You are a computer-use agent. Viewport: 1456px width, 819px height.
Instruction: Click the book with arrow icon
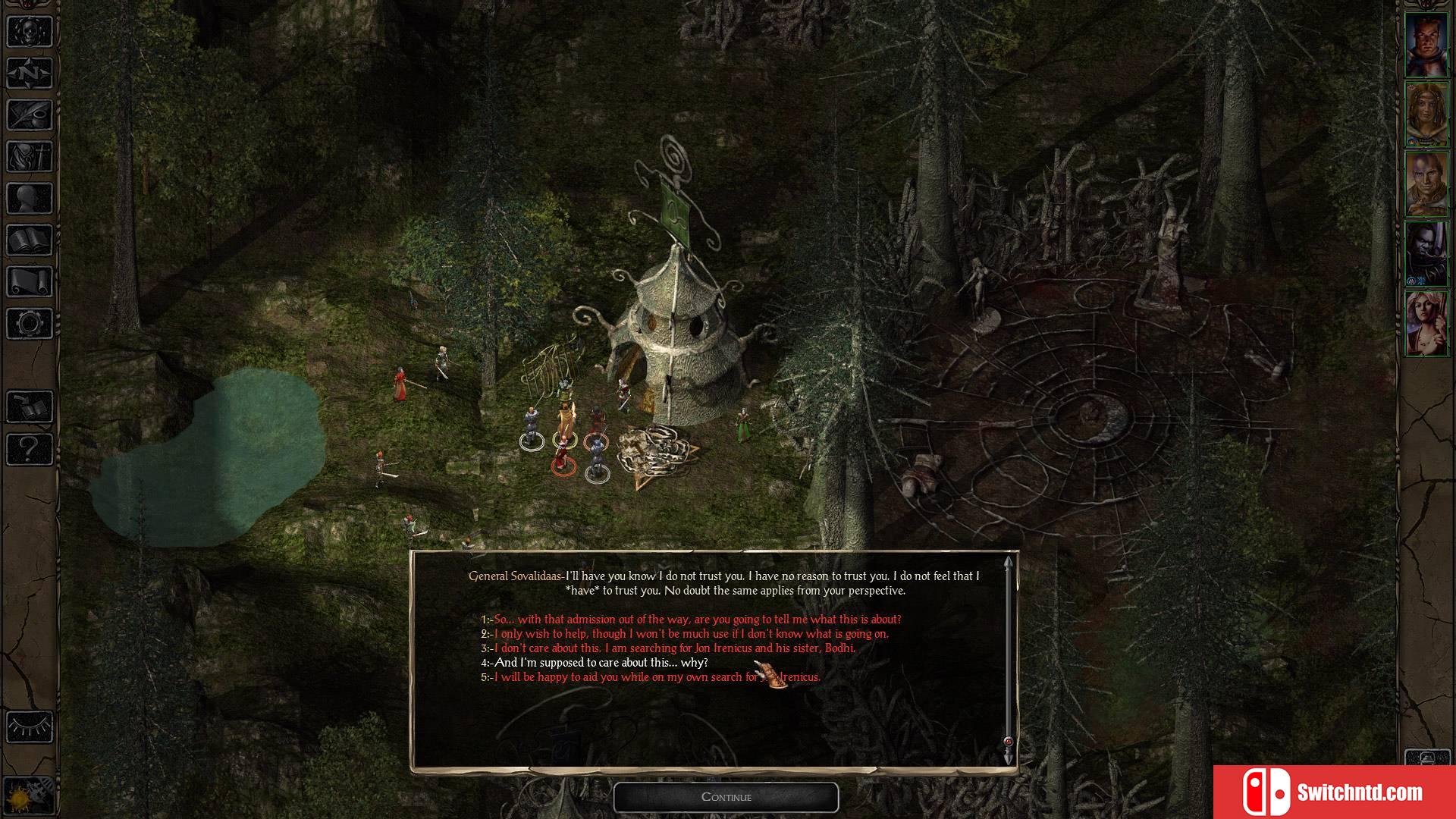[x=30, y=407]
